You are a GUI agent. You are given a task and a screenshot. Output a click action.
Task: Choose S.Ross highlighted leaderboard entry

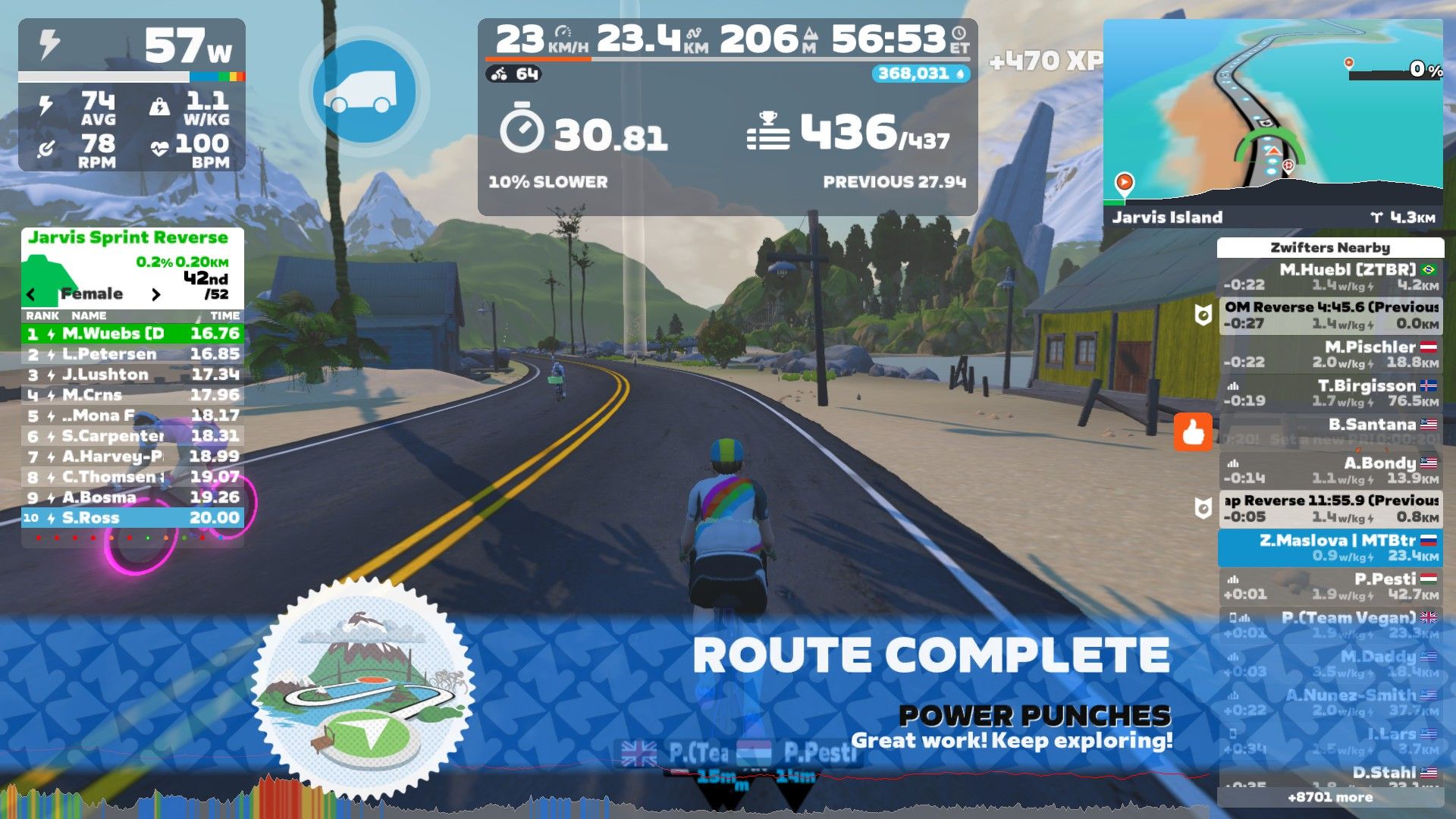[x=133, y=518]
